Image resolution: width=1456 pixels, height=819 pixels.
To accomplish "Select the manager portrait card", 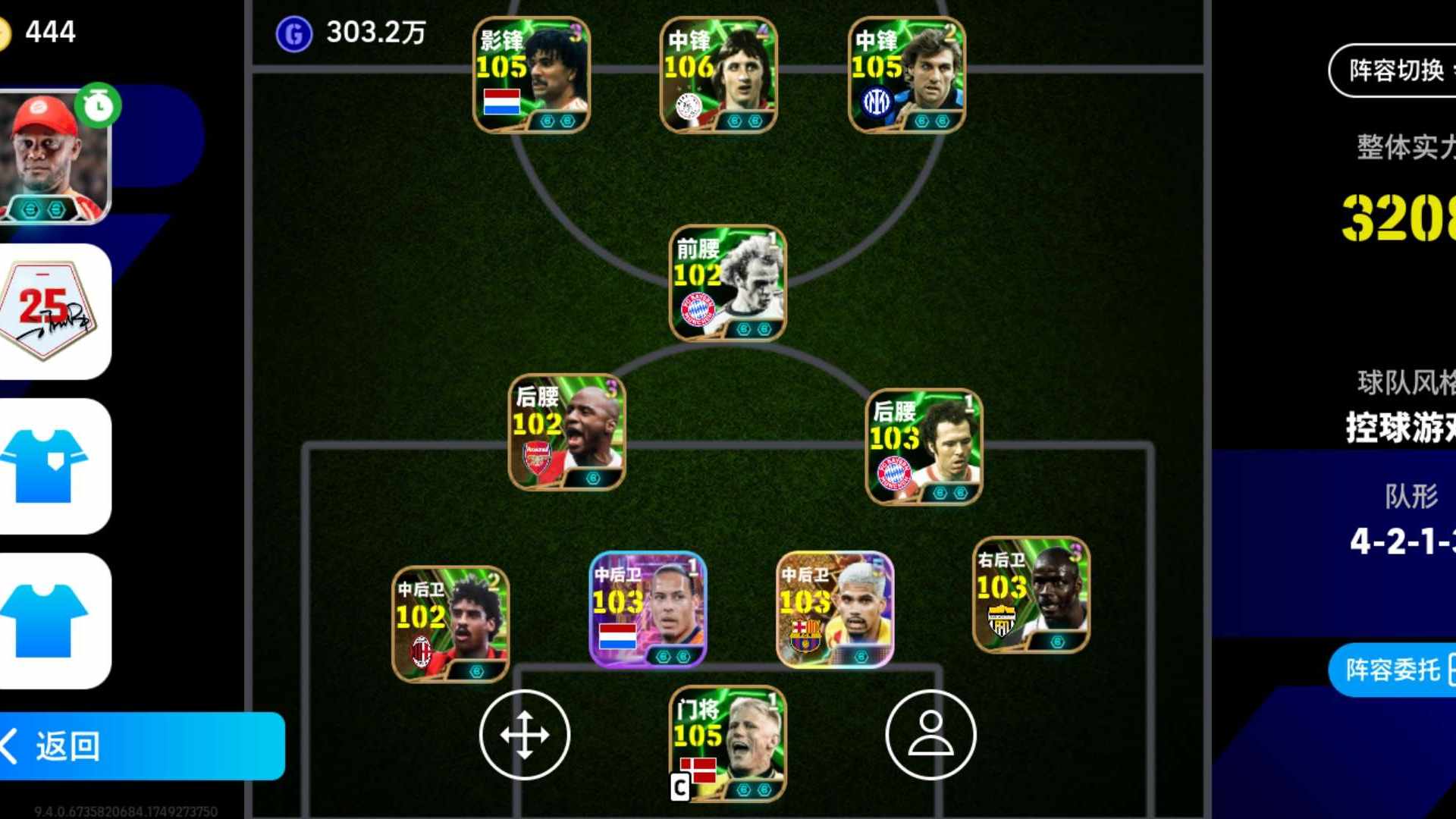I will tap(55, 157).
